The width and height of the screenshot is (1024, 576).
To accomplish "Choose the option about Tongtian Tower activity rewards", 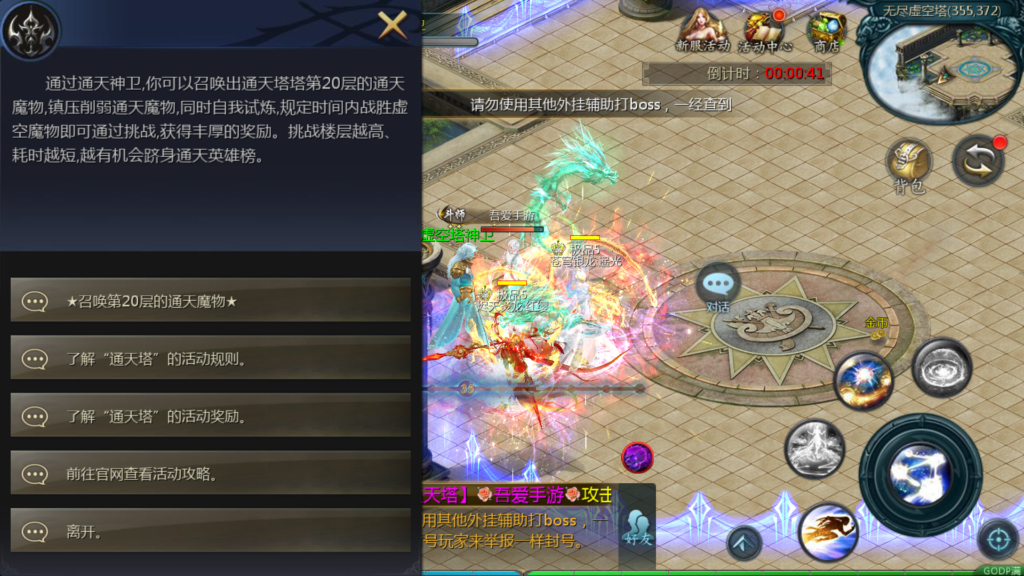I will pyautogui.click(x=210, y=415).
